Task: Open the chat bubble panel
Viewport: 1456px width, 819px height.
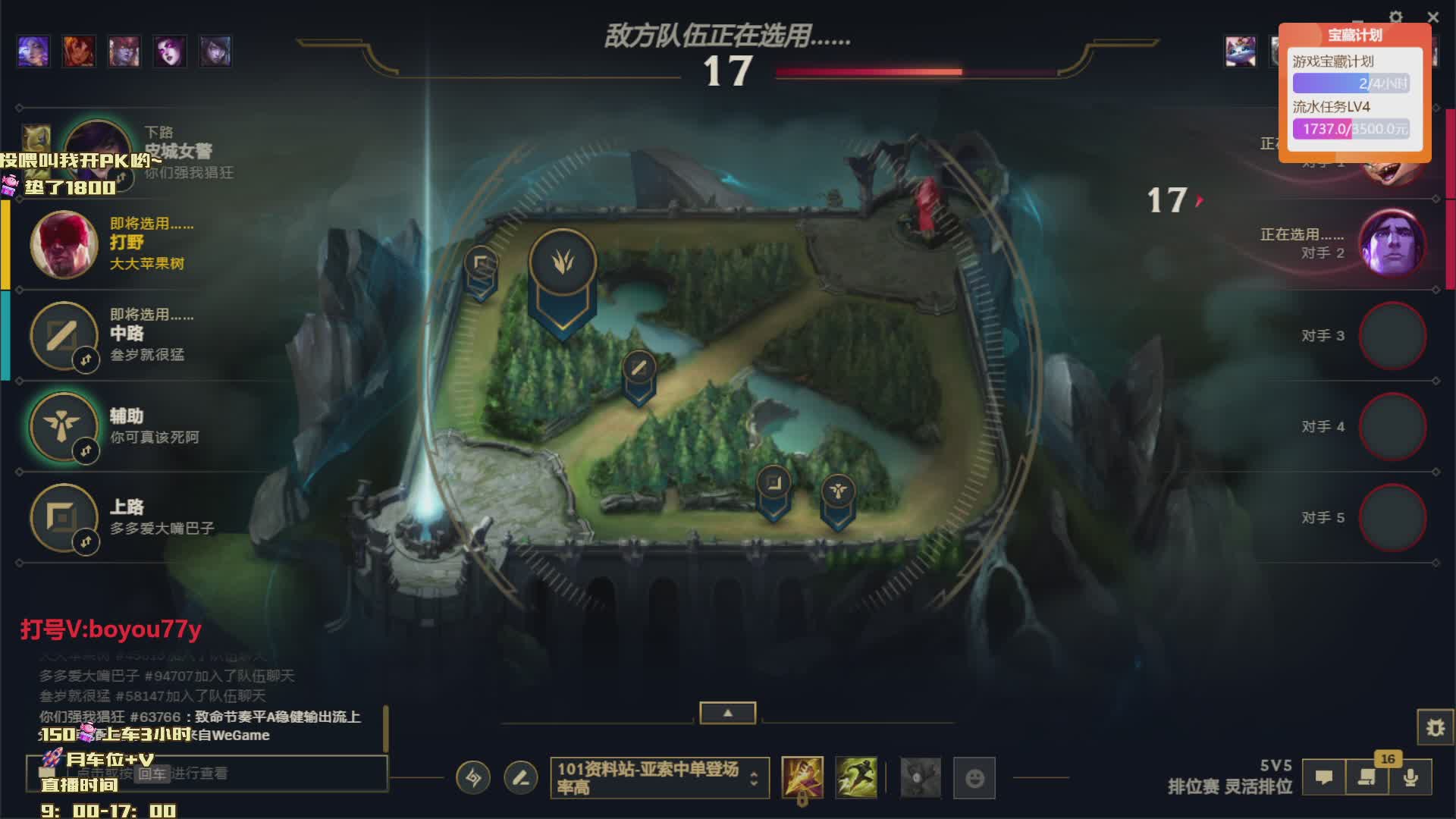Action: [1324, 778]
